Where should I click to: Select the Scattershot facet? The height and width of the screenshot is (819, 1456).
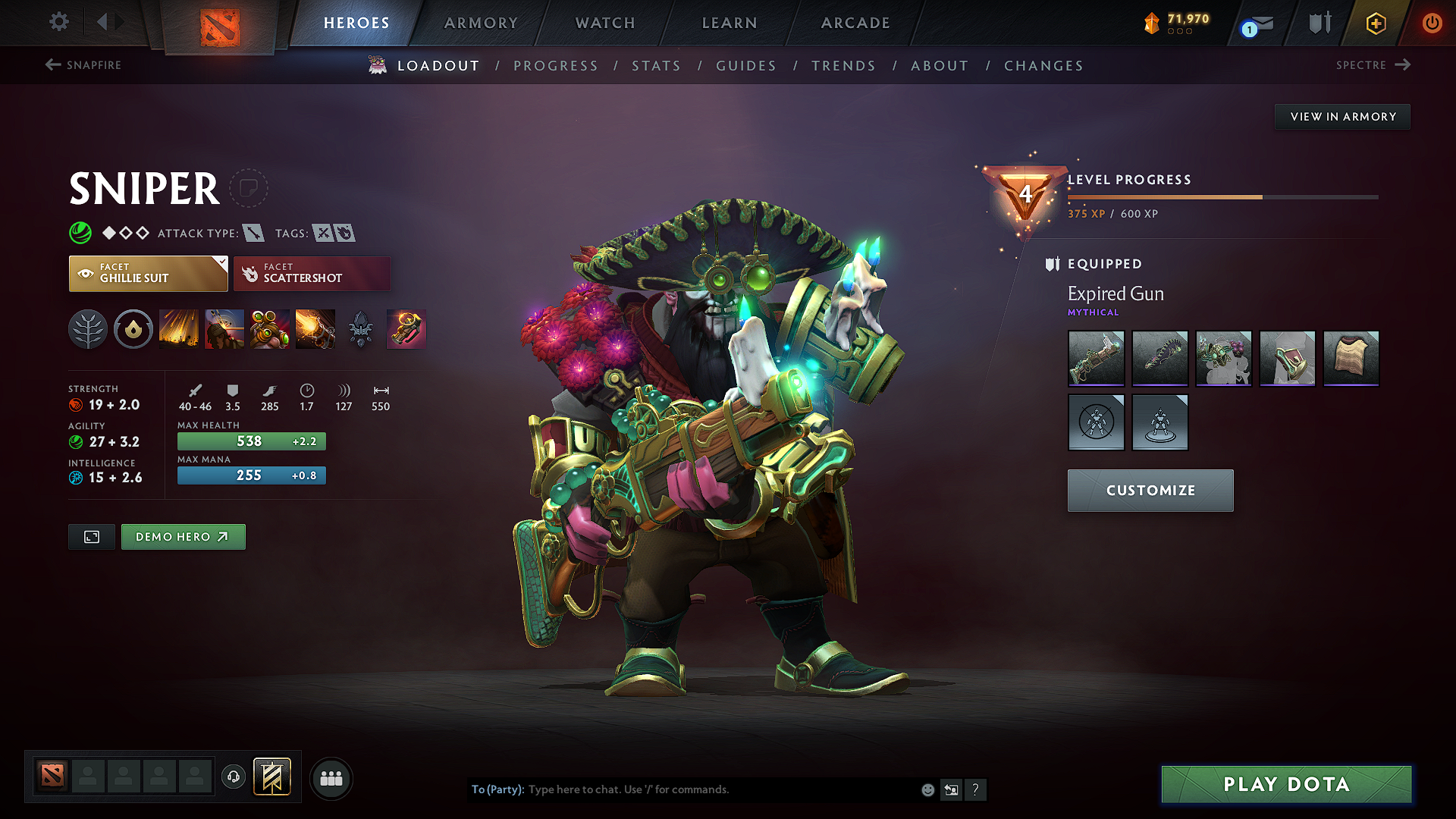point(312,273)
